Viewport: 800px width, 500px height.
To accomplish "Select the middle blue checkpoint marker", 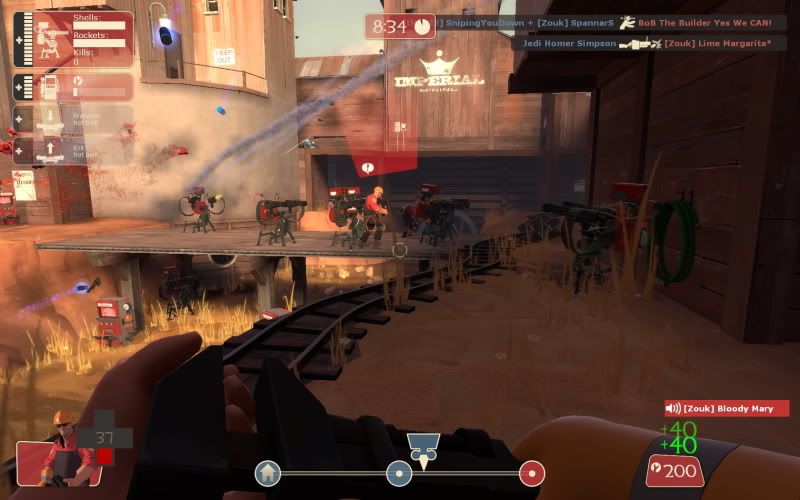I will [399, 473].
